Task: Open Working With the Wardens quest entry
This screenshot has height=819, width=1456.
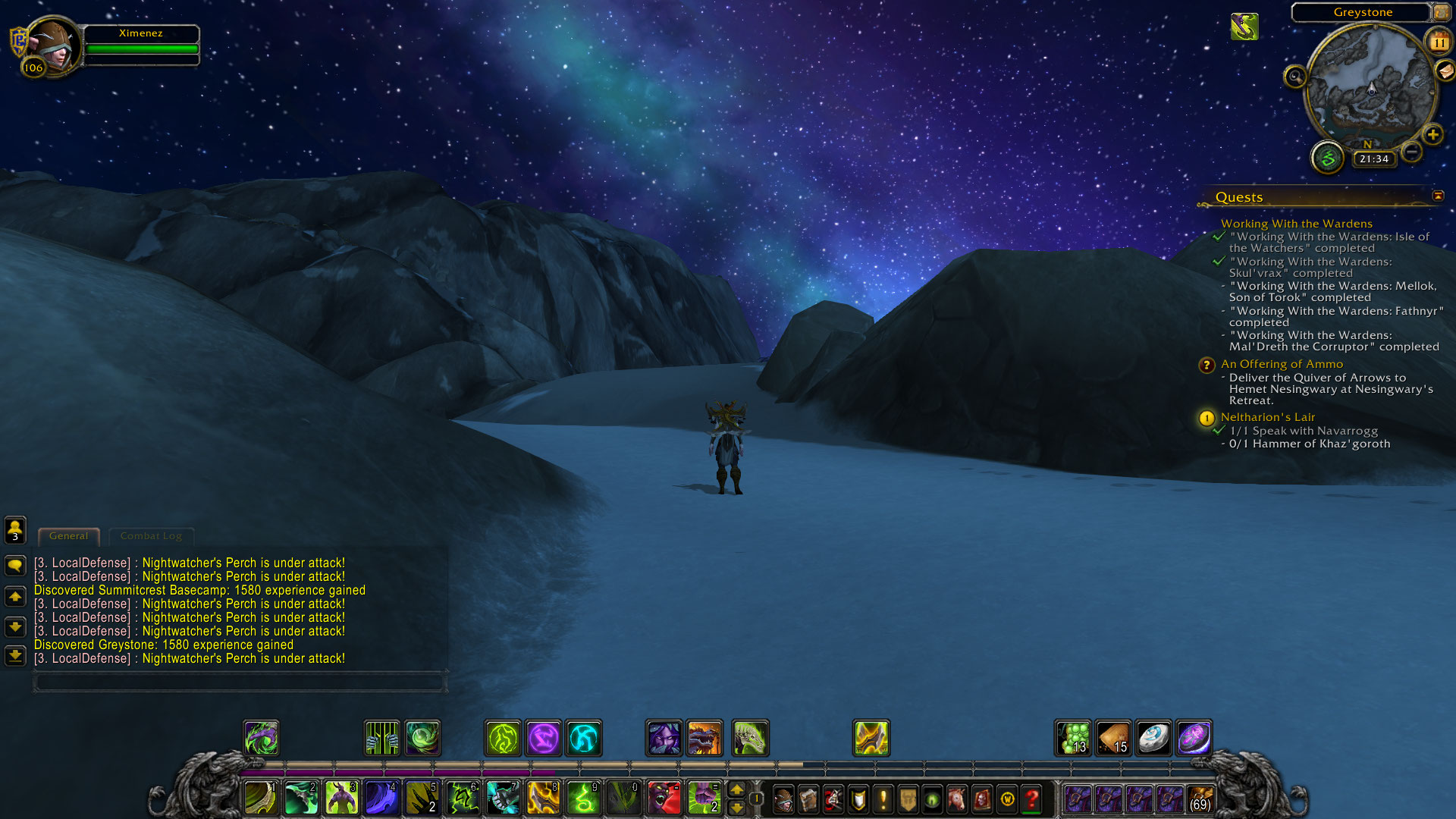Action: [x=1296, y=224]
